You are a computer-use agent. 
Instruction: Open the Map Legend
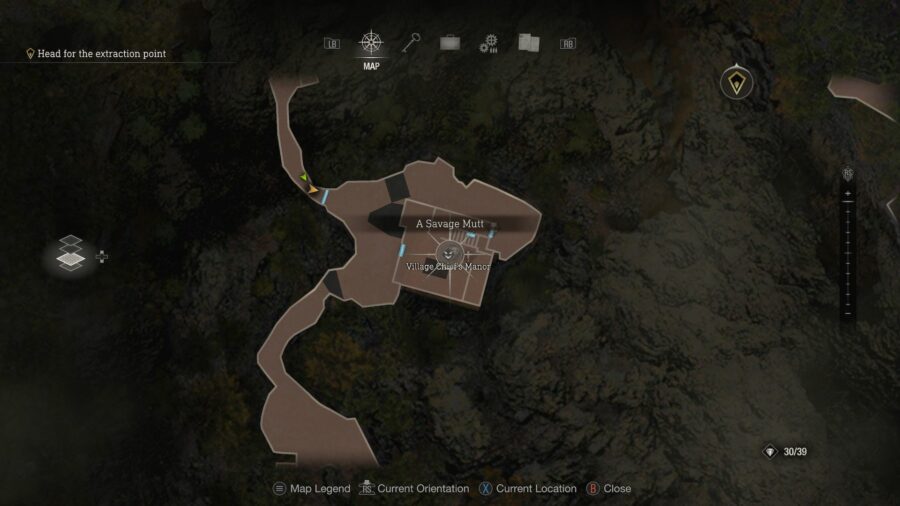(x=312, y=489)
